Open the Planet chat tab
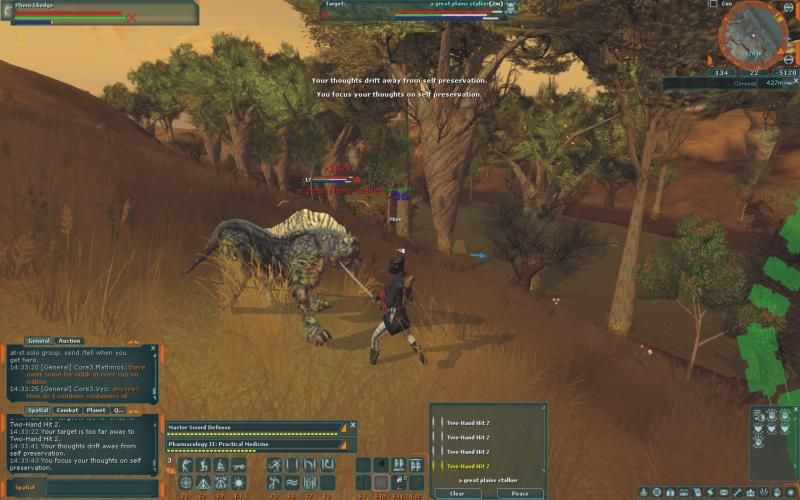The height and width of the screenshot is (500, 800). coord(96,410)
